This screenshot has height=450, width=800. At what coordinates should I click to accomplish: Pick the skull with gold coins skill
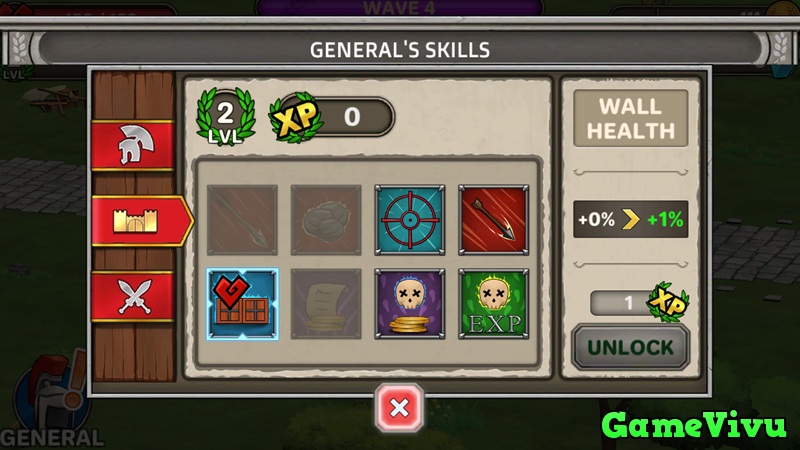tap(409, 302)
